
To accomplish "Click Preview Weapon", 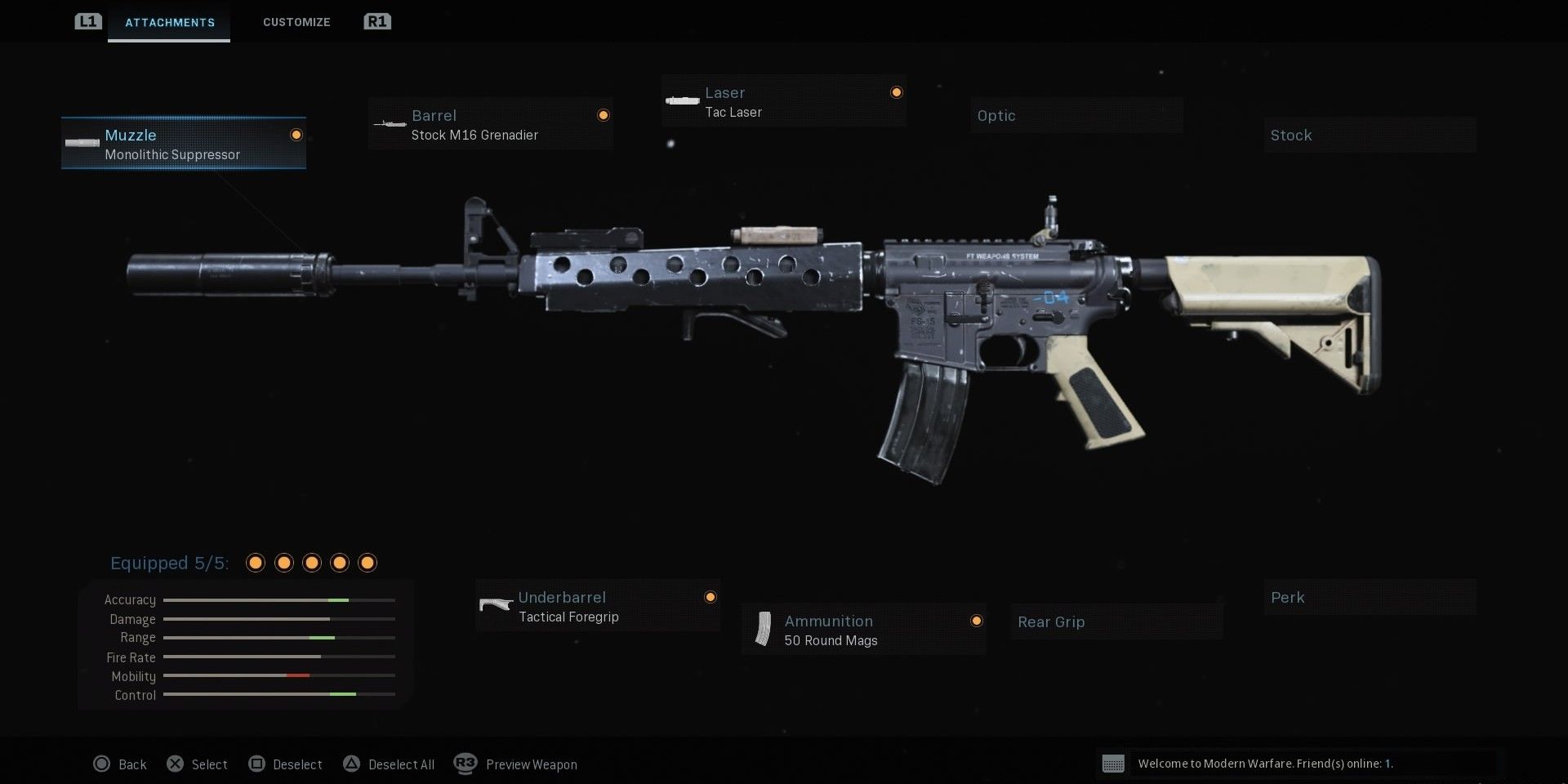I will (531, 764).
